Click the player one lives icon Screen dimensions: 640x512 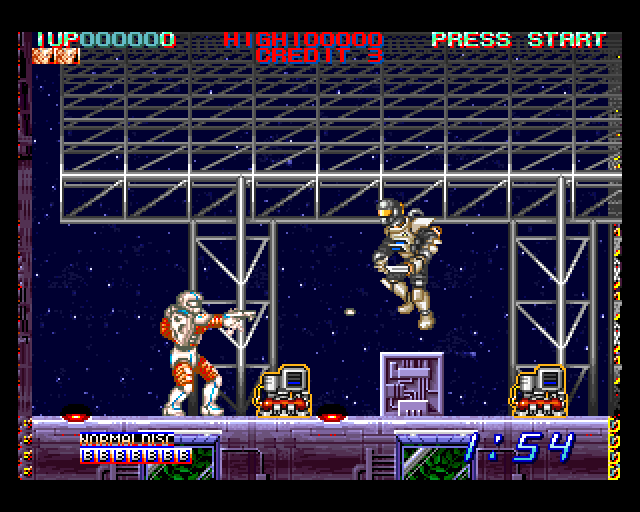coord(56,56)
